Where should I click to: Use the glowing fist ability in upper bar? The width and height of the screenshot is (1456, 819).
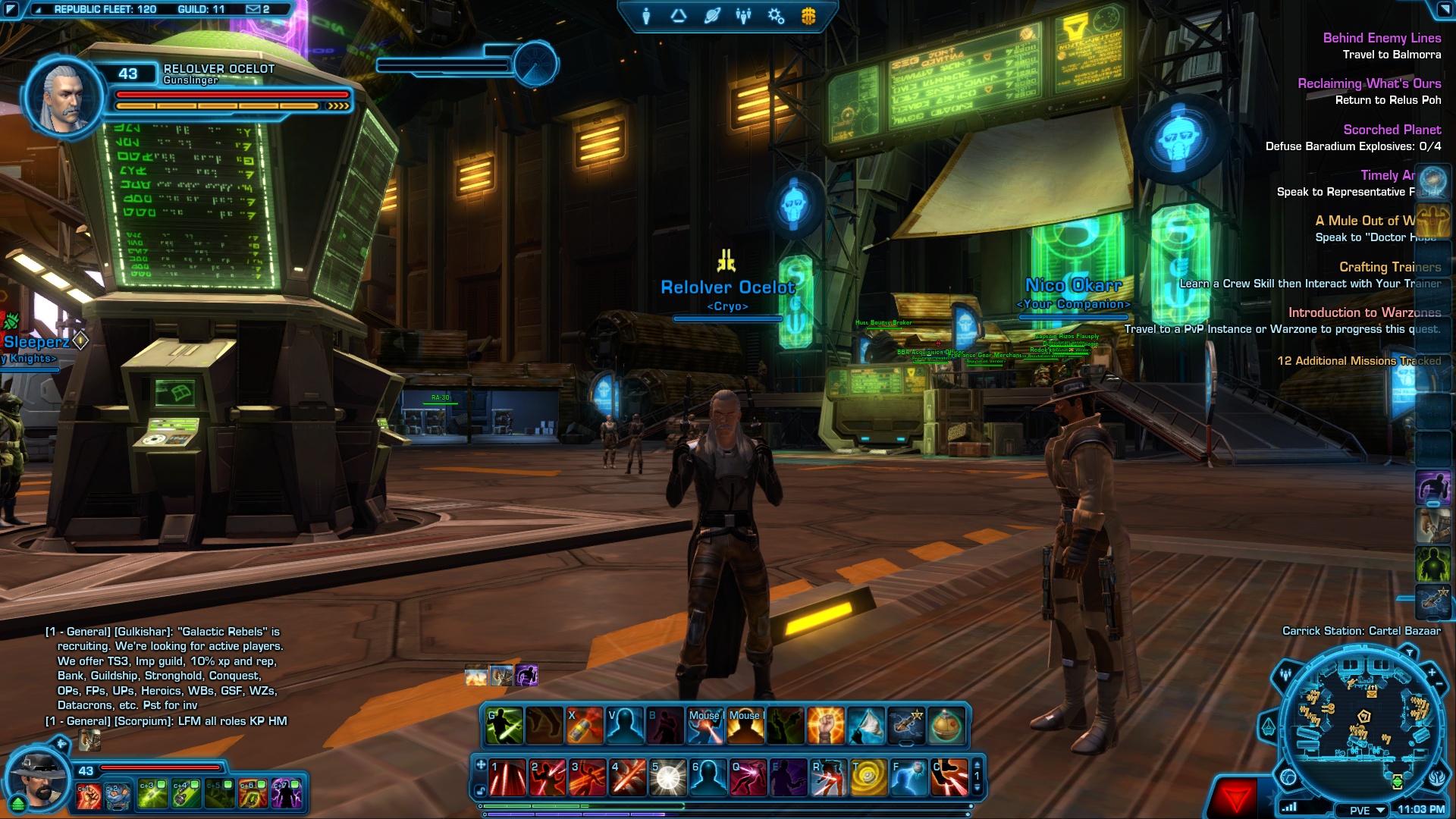[826, 726]
